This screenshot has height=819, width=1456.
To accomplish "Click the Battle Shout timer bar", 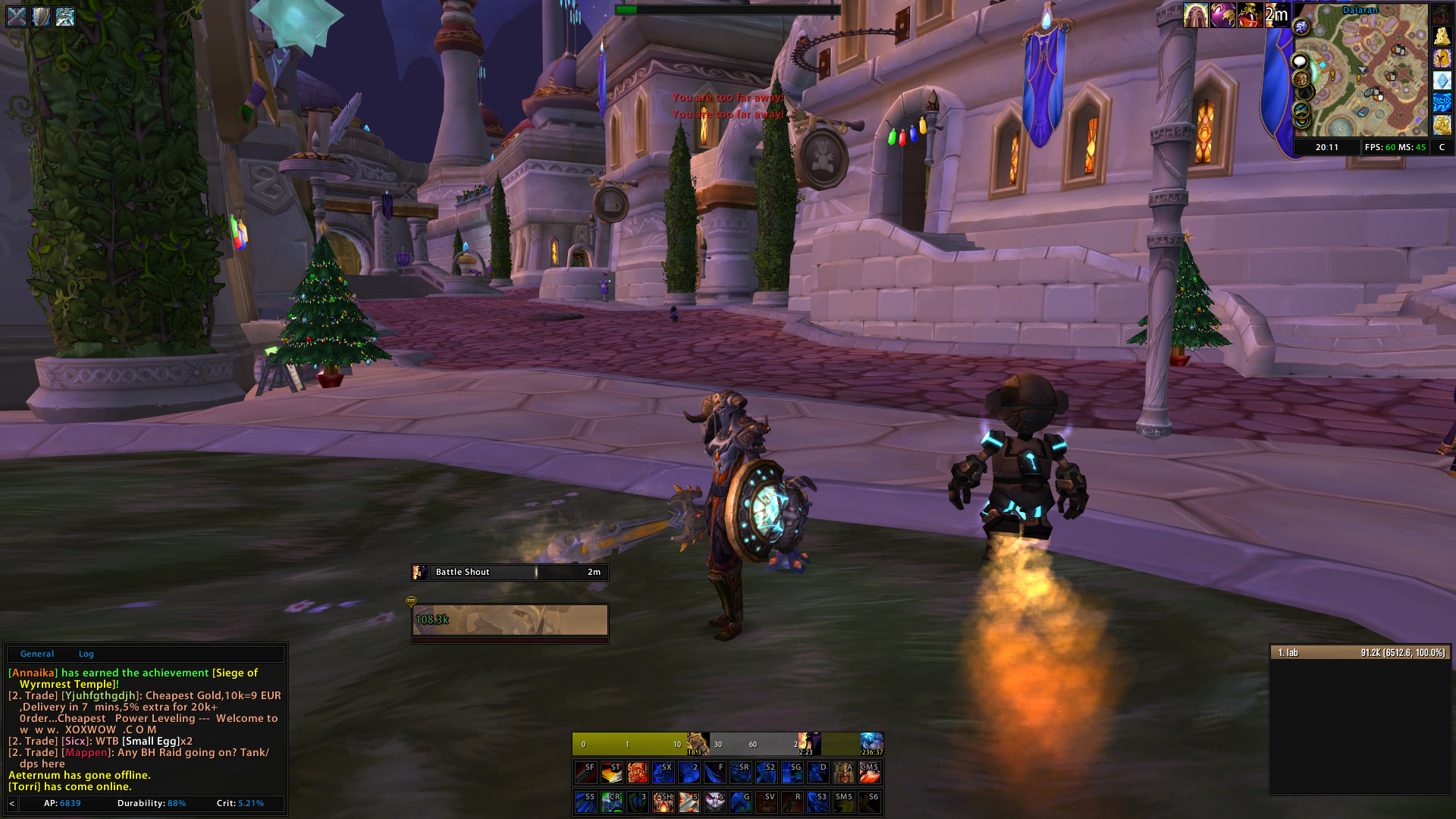I will [510, 573].
